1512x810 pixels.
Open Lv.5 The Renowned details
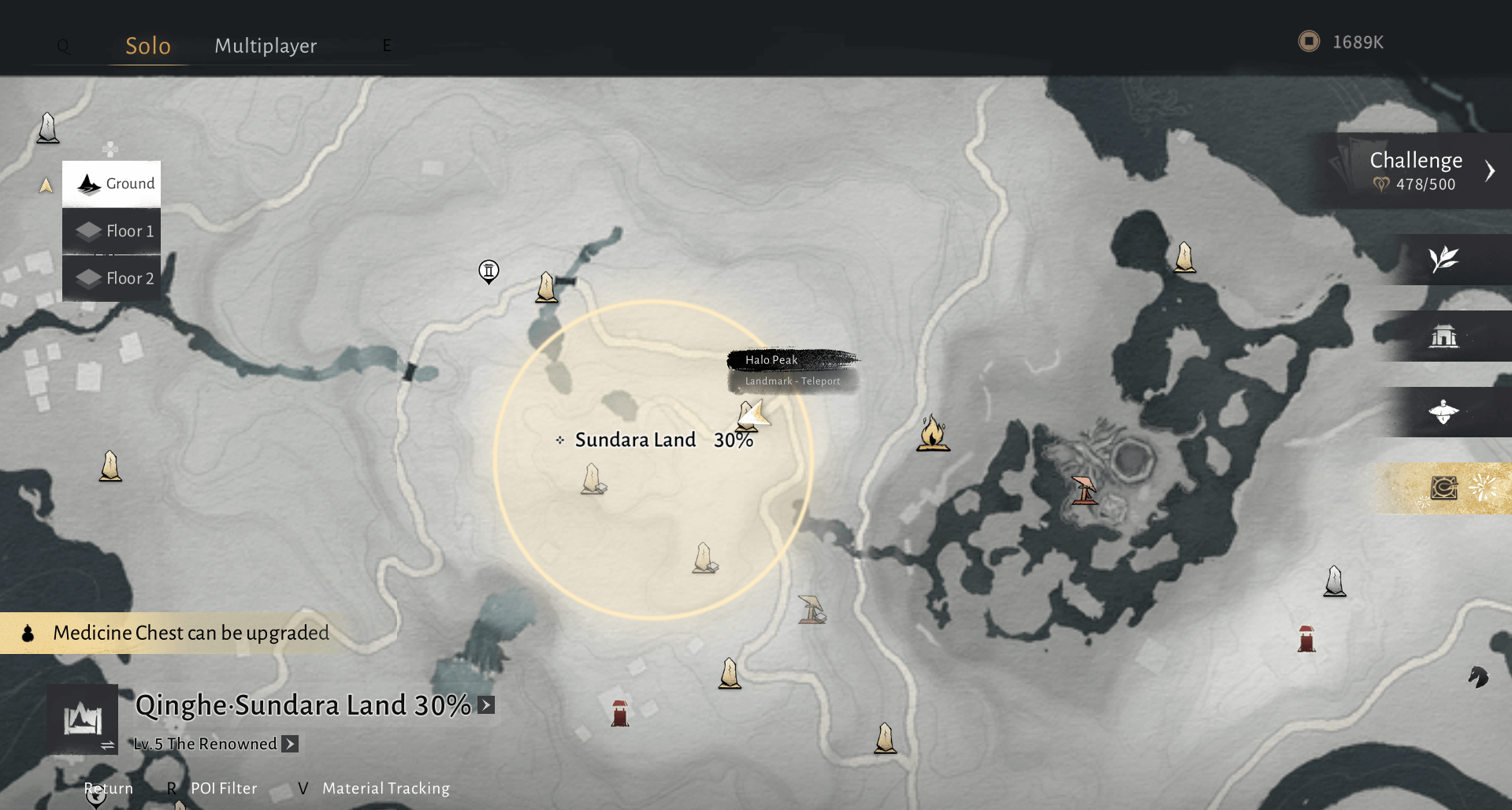coord(290,744)
